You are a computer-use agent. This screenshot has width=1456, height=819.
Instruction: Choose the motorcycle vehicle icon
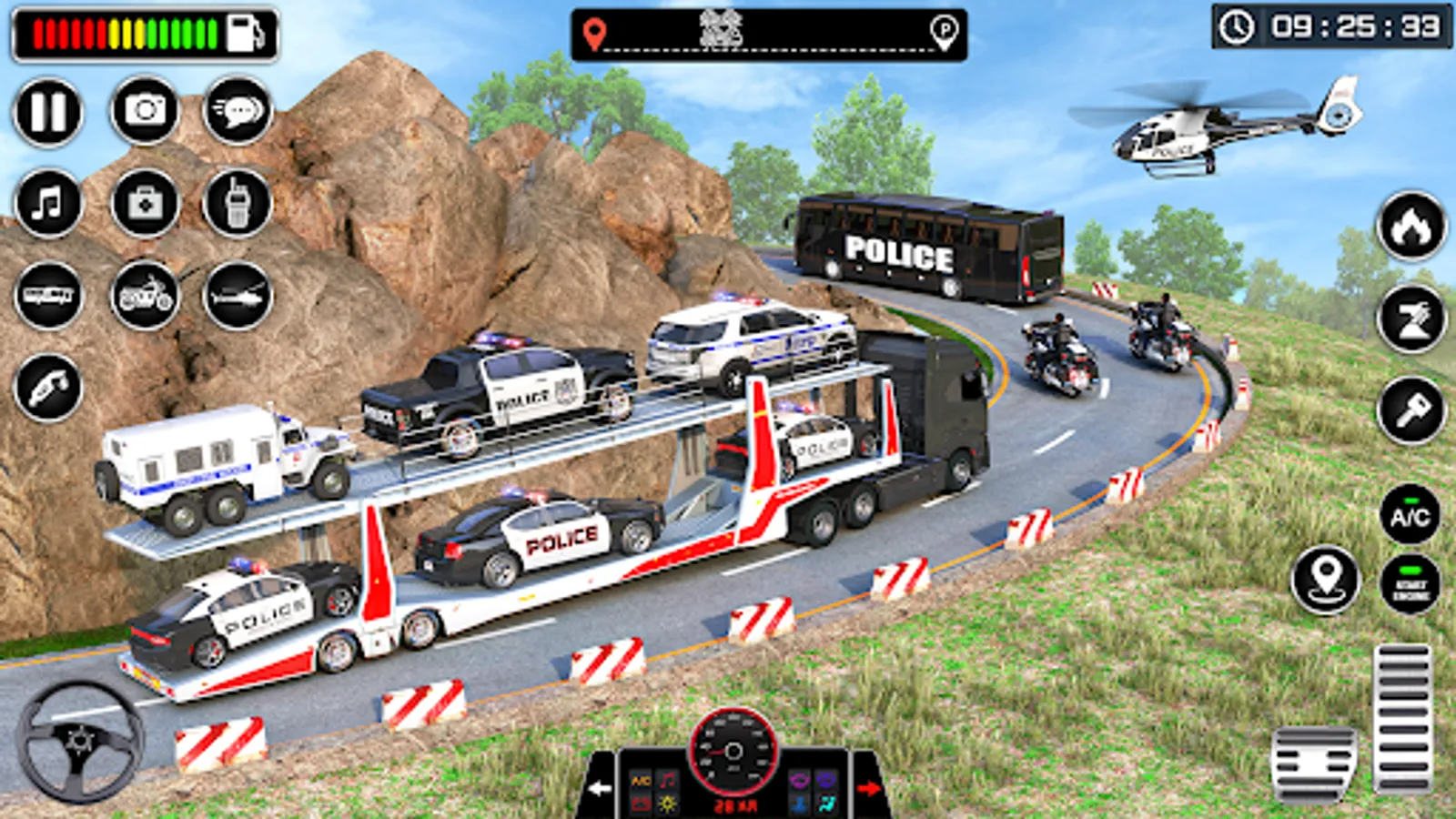[145, 296]
